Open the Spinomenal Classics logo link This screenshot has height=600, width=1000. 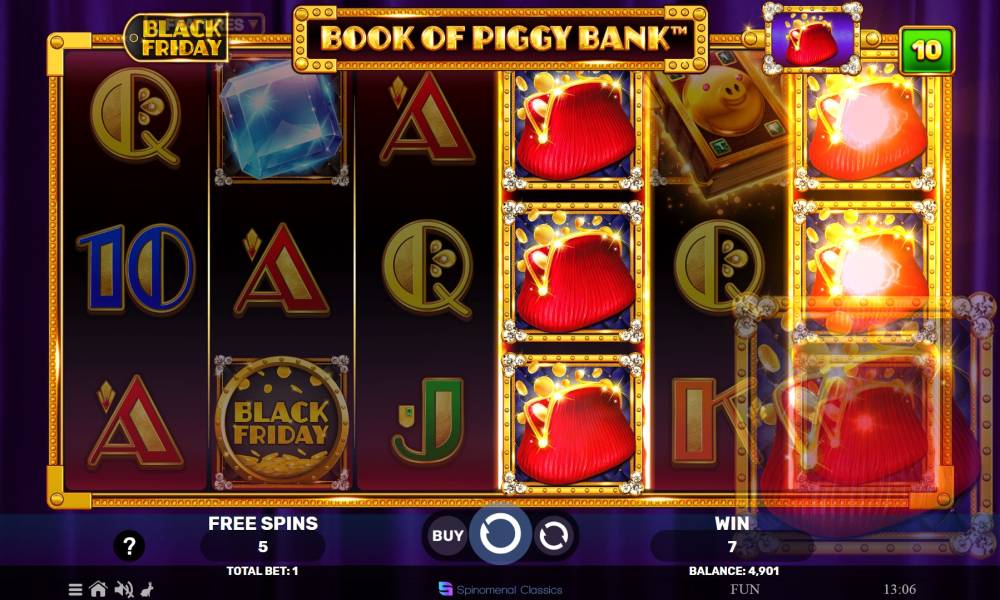[x=500, y=589]
